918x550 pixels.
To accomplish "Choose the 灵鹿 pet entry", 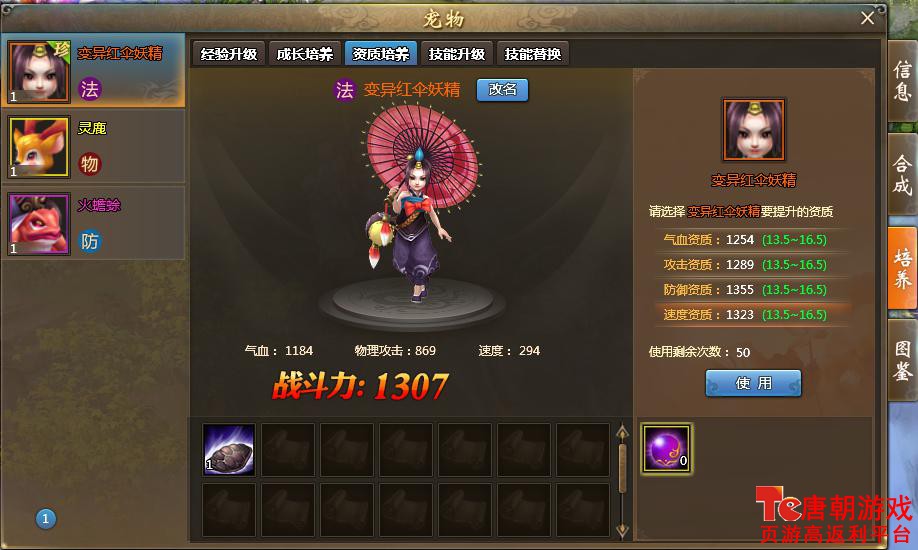I will [94, 146].
